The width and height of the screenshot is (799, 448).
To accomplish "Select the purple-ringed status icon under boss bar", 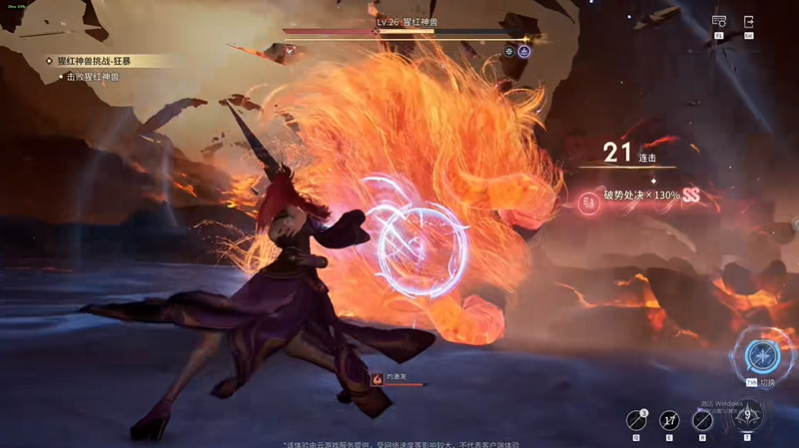I will [x=523, y=51].
